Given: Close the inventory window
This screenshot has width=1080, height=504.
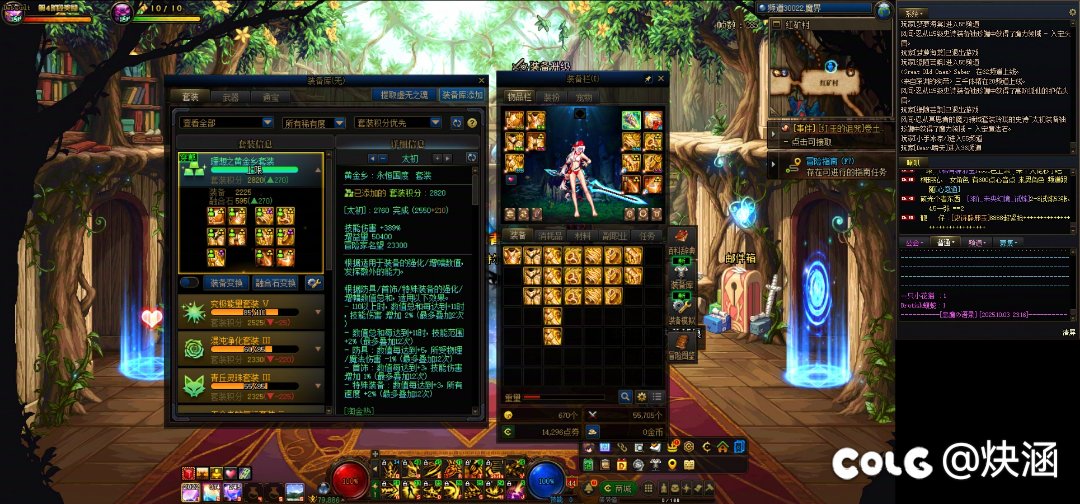Looking at the screenshot, I should tap(660, 78).
